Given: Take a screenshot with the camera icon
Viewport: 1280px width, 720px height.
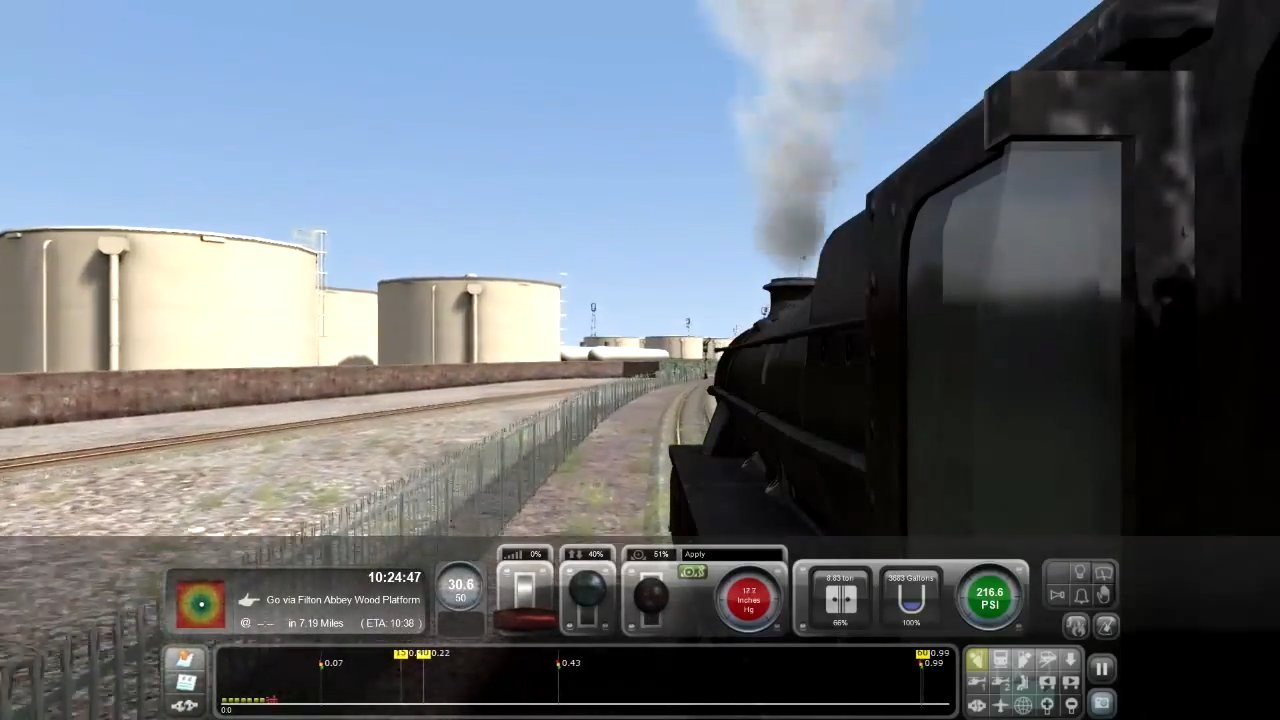Looking at the screenshot, I should click(x=1103, y=701).
